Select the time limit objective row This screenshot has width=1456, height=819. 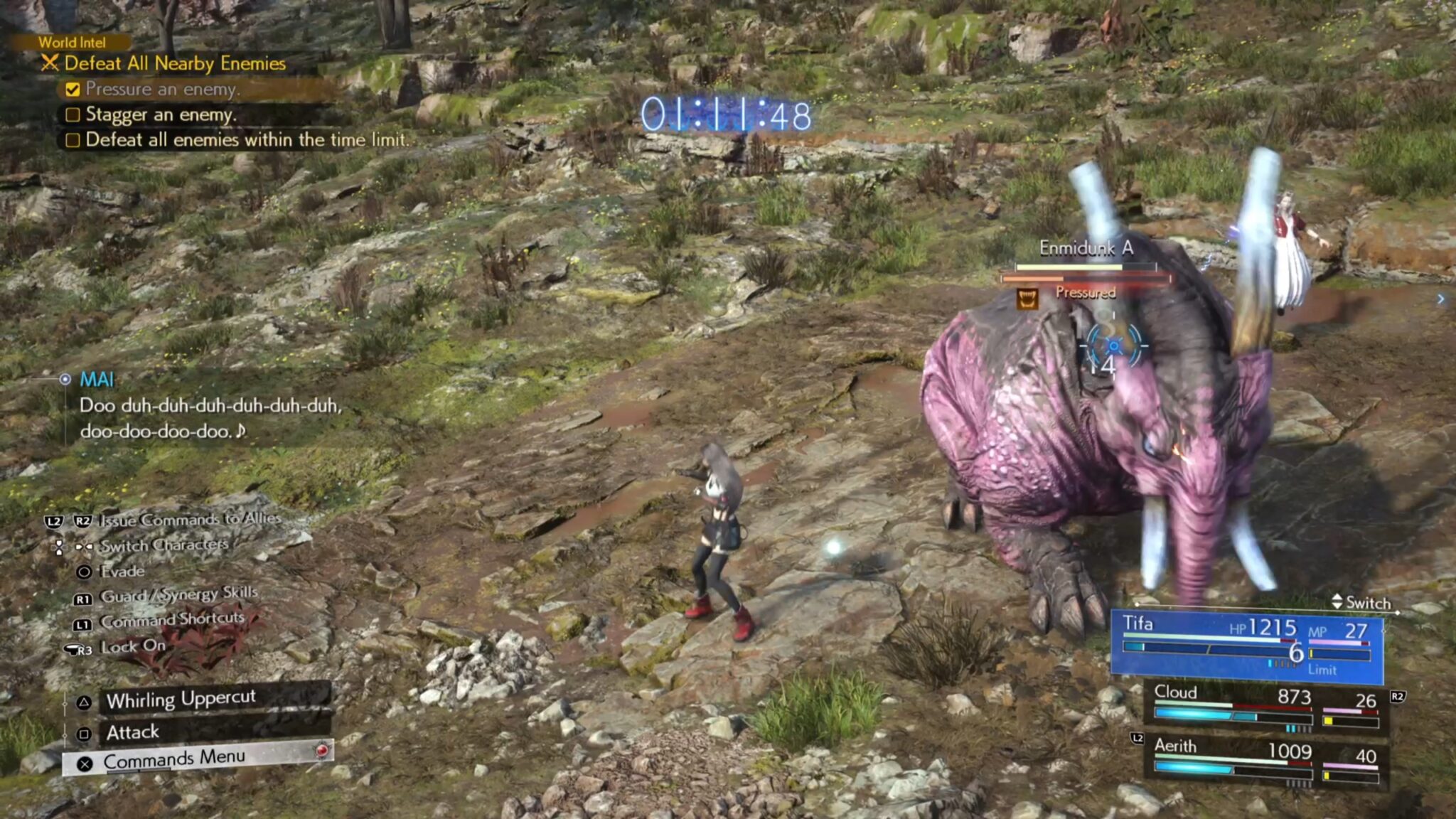tap(247, 140)
